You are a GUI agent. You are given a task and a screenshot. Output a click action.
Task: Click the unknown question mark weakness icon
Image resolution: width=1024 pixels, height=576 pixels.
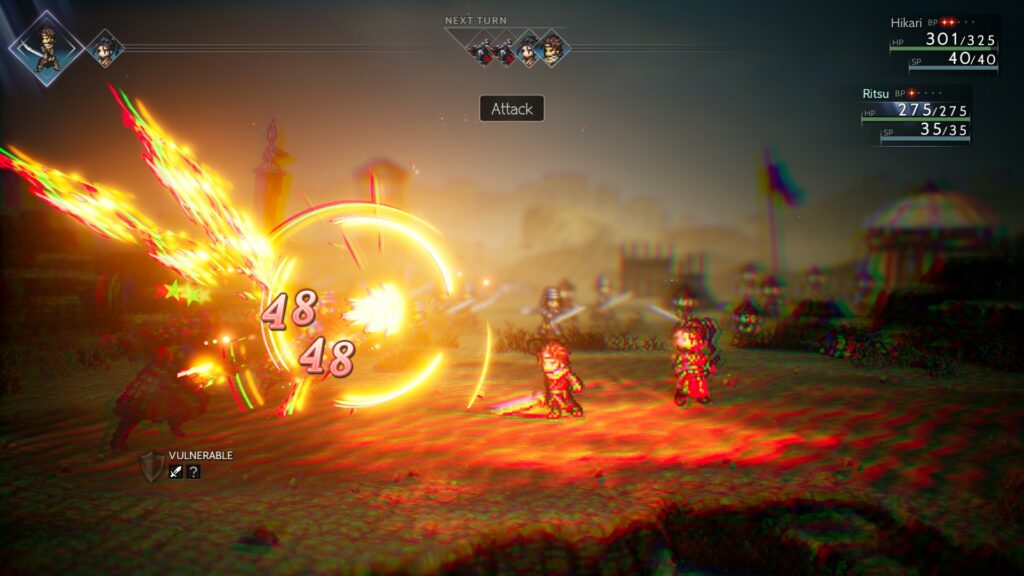click(193, 471)
